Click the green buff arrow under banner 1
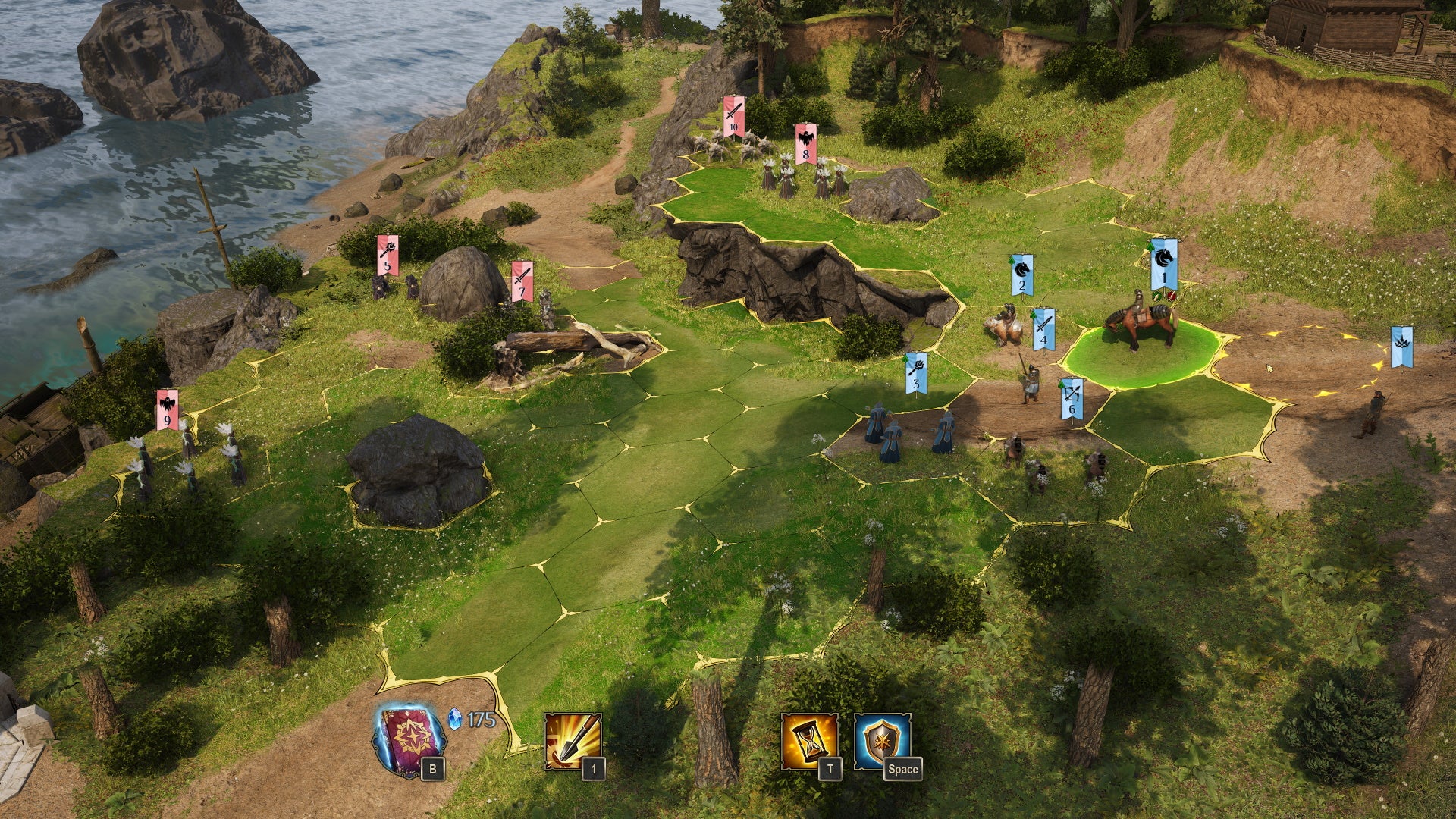Image resolution: width=1456 pixels, height=819 pixels. click(1156, 296)
